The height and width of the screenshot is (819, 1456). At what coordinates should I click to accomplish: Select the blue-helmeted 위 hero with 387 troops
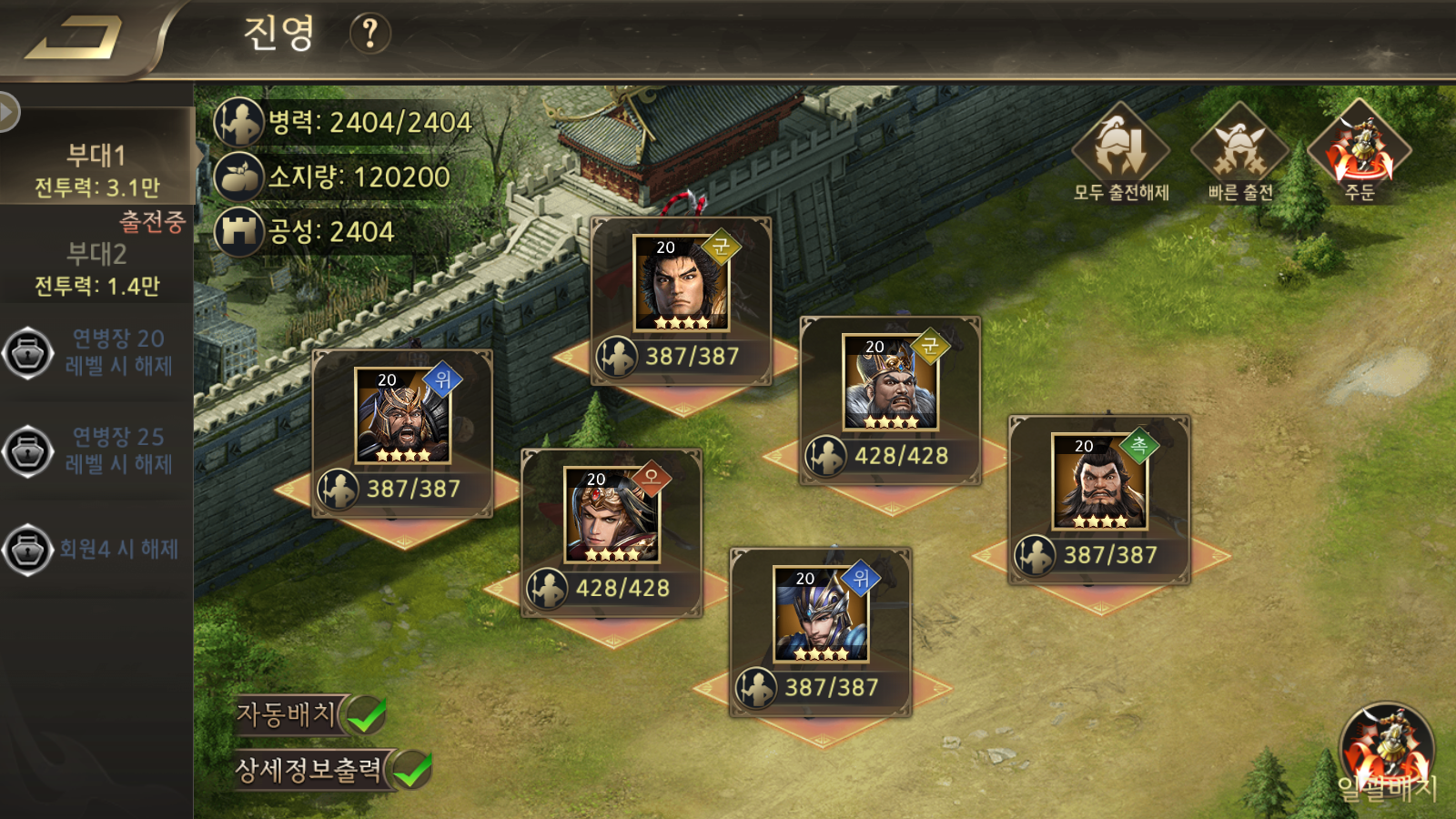[x=821, y=614]
